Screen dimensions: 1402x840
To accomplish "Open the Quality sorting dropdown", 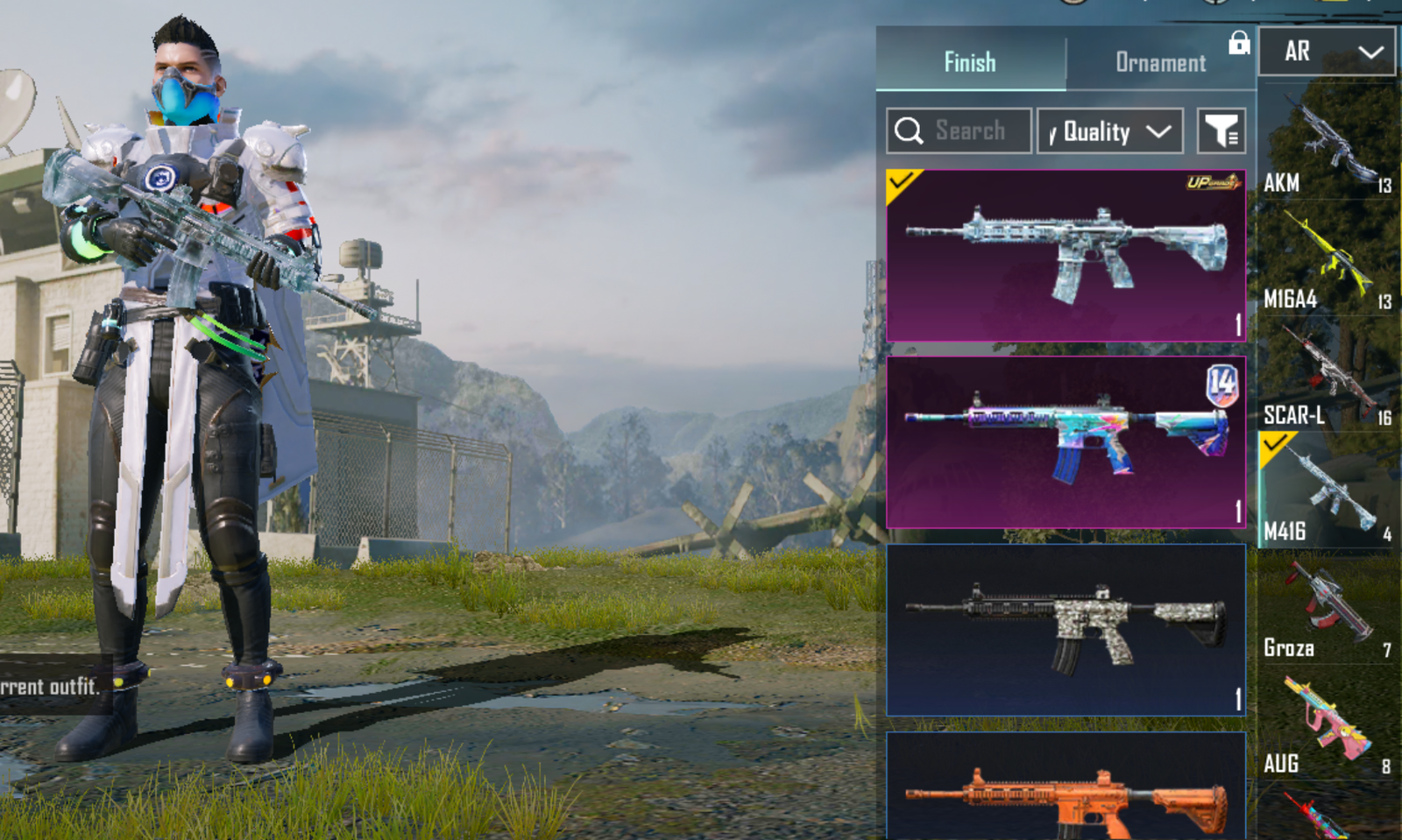I will point(1109,131).
